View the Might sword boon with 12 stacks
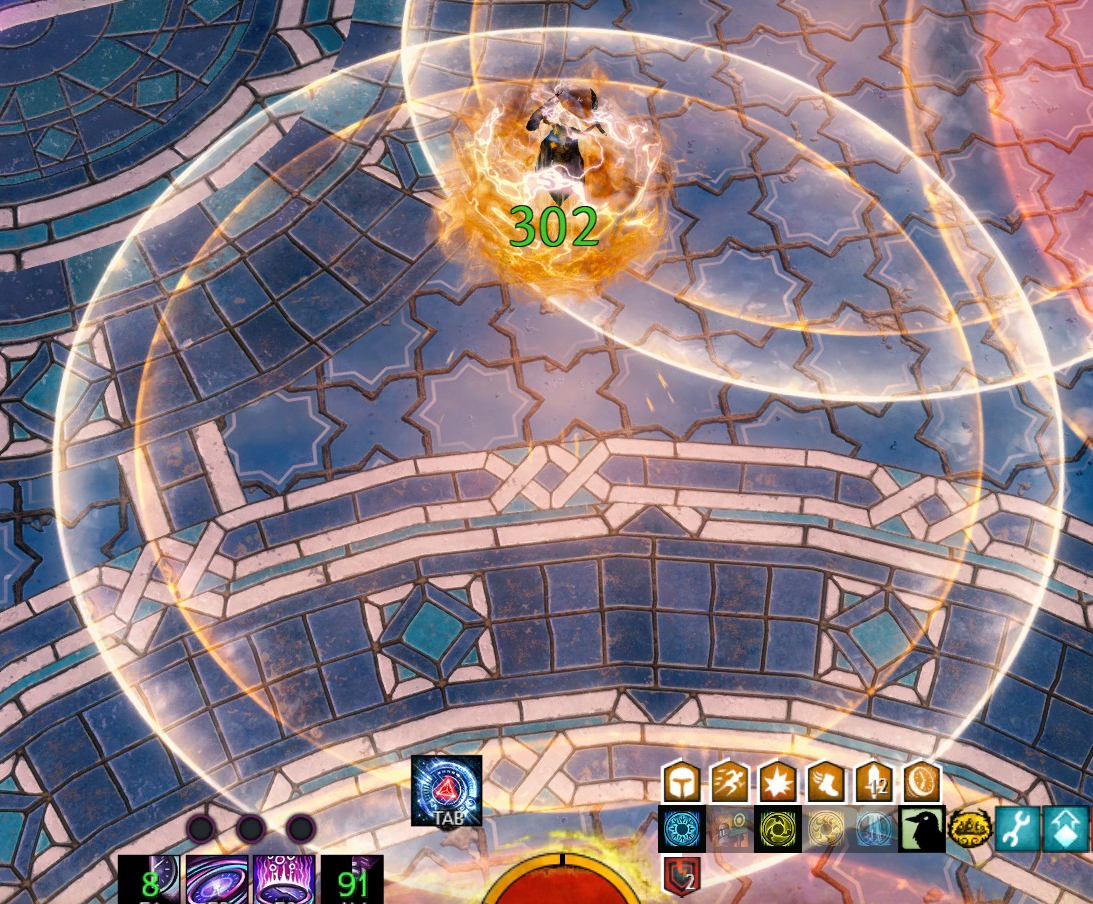 pos(873,782)
